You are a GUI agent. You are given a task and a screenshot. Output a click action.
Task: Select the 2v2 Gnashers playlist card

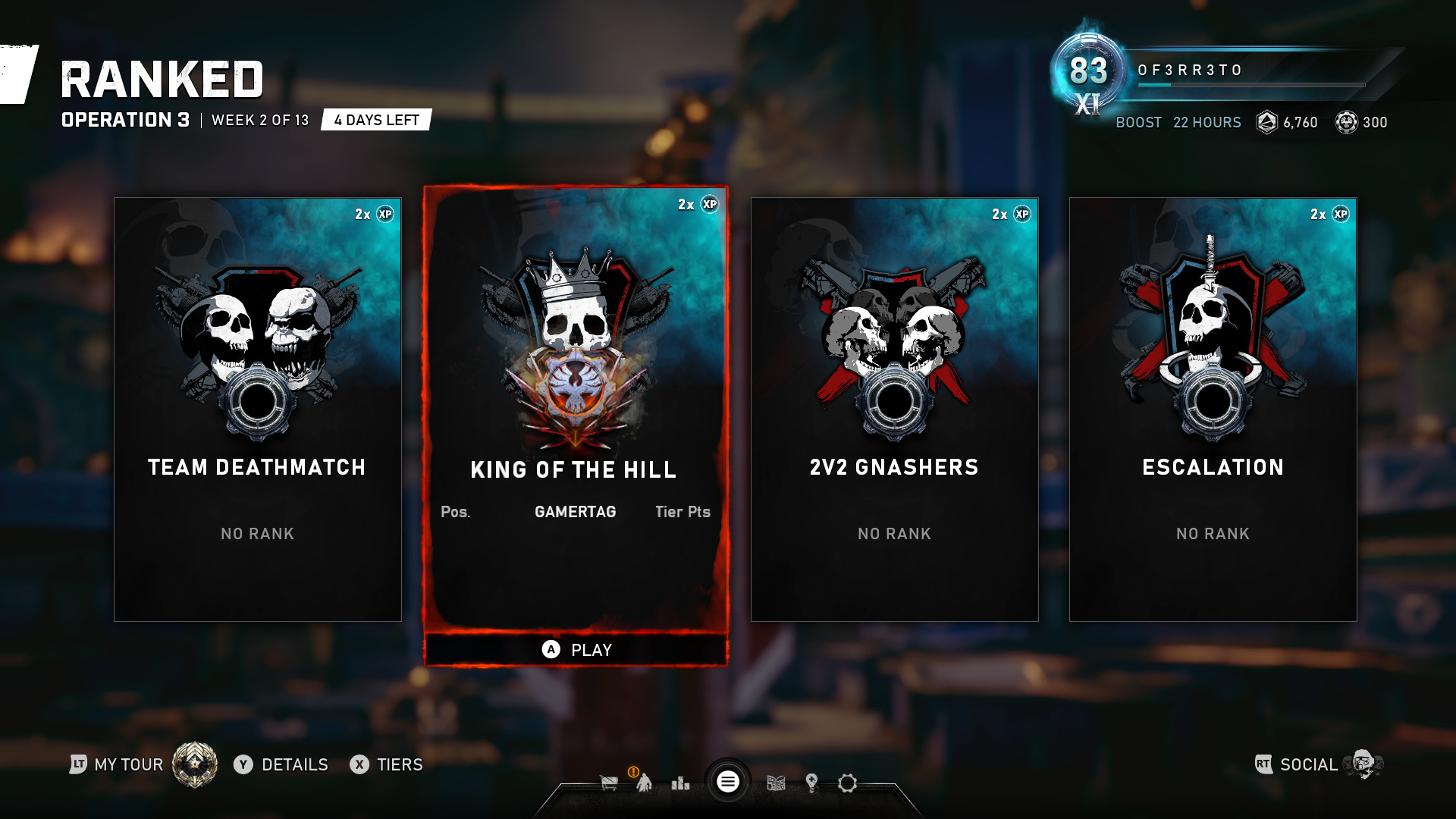tap(894, 409)
